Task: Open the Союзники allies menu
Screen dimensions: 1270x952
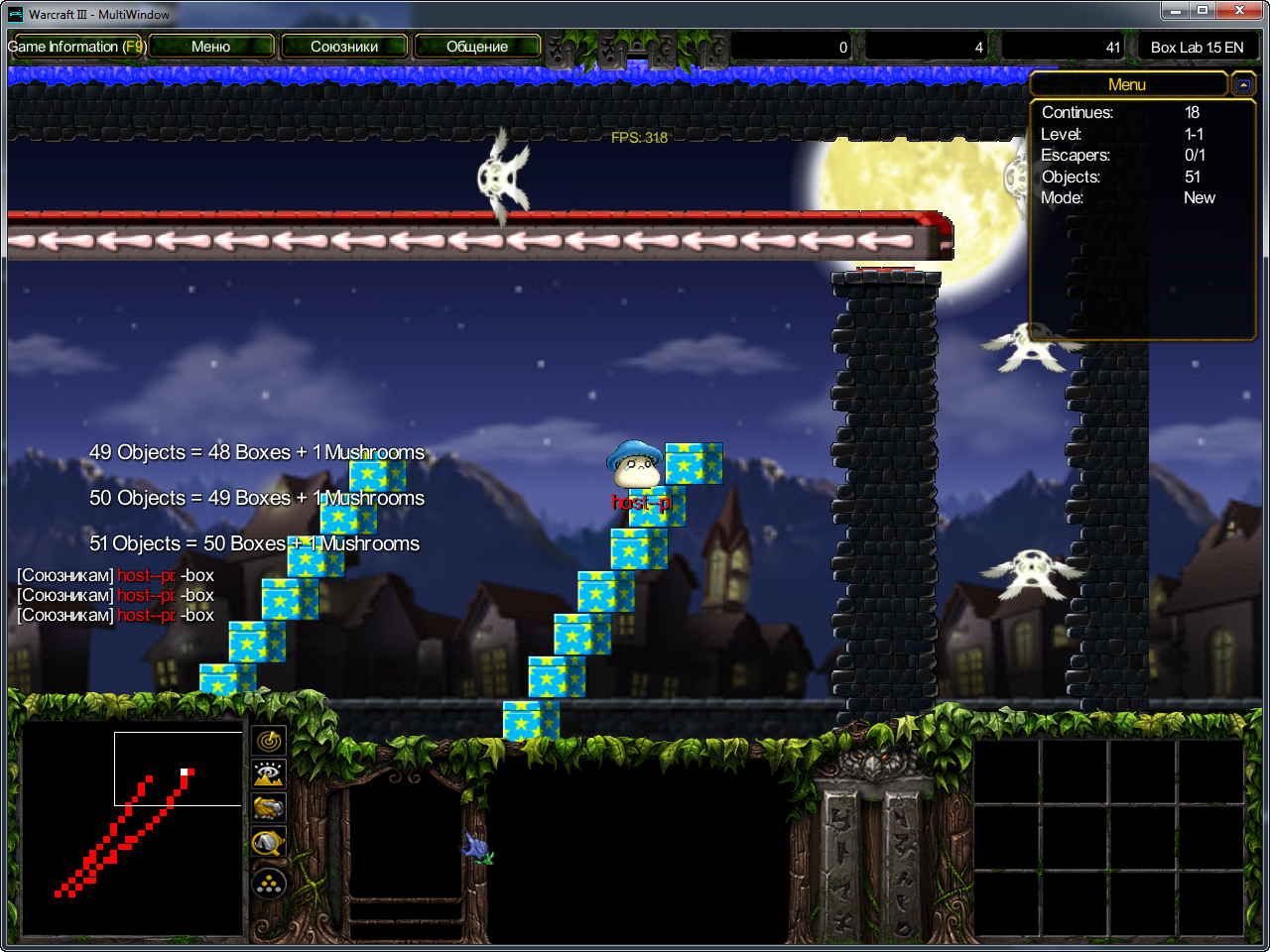Action: 344,47
